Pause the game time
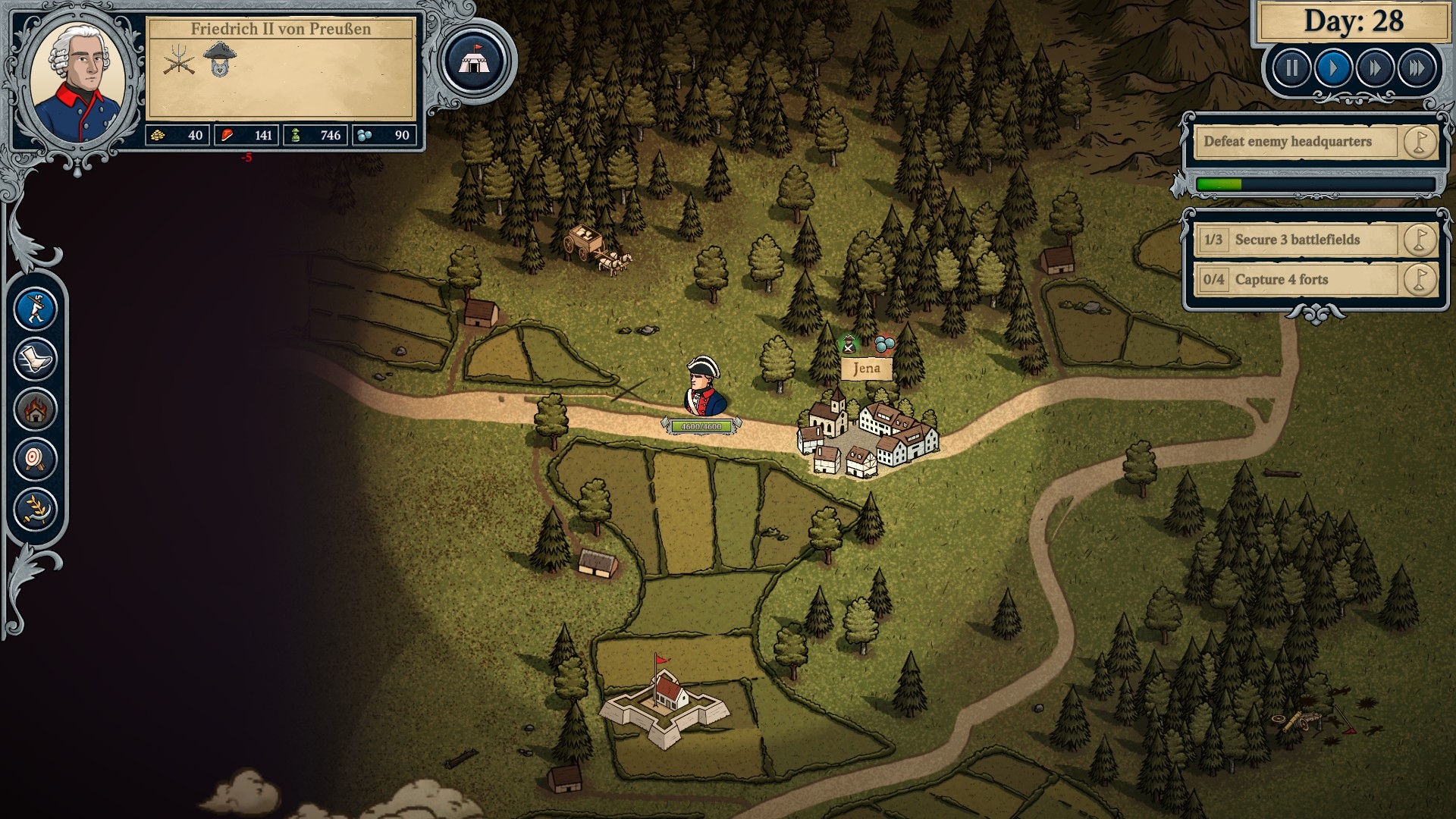1456x819 pixels. pyautogui.click(x=1291, y=69)
